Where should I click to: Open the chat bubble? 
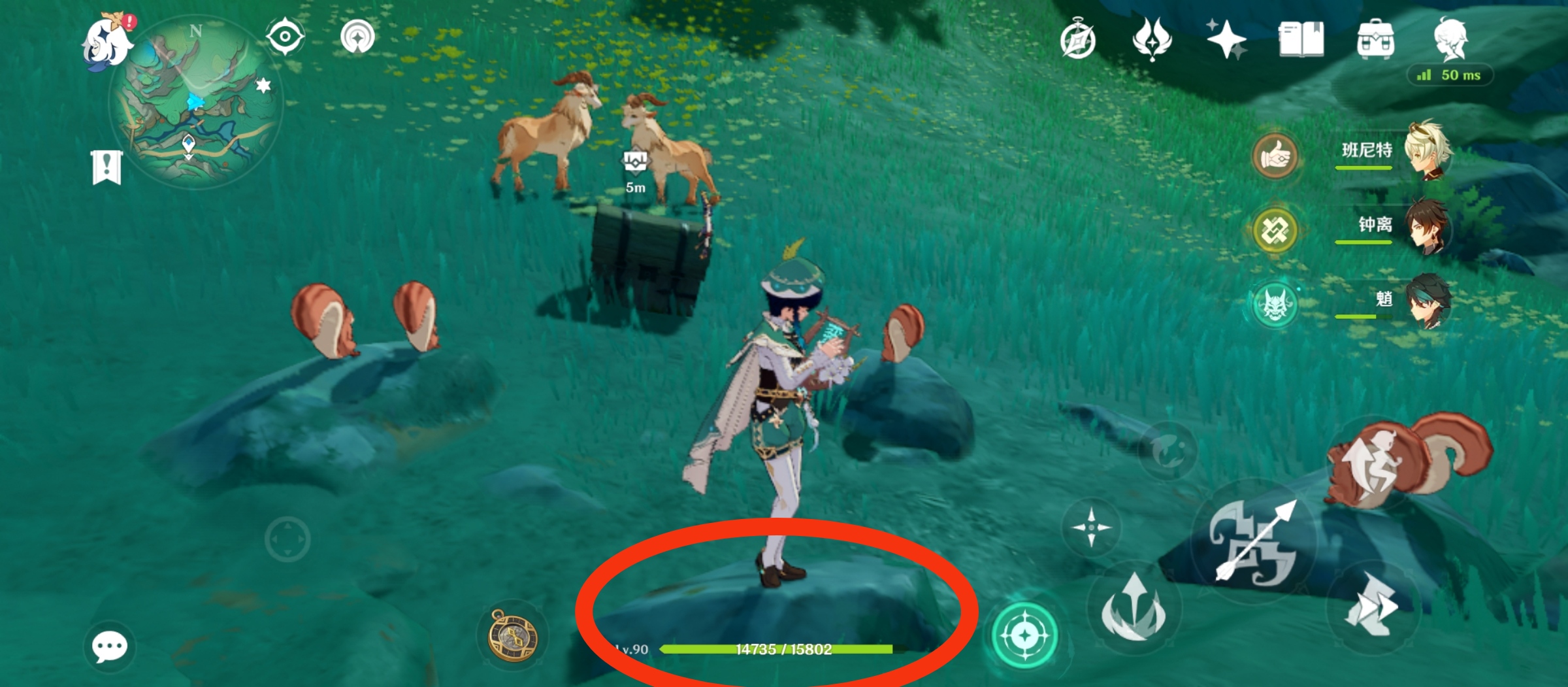(x=109, y=647)
